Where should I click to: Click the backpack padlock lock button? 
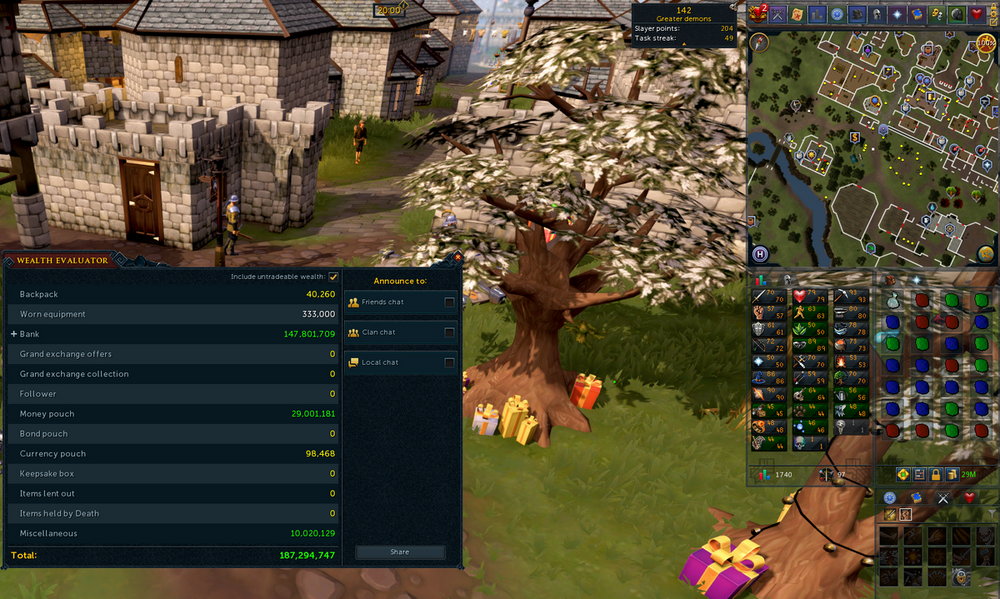937,474
